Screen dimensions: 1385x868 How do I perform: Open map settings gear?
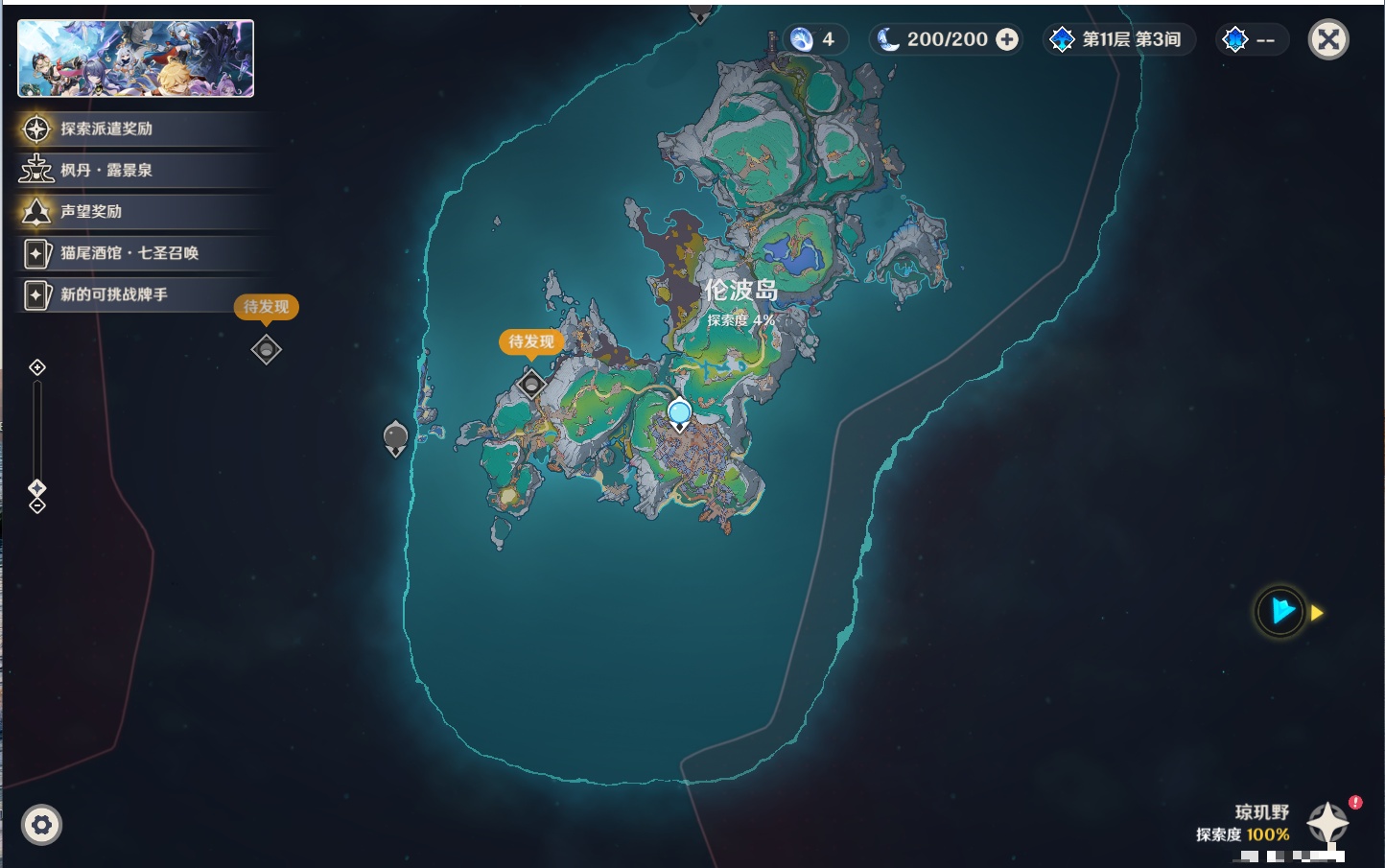tap(41, 825)
